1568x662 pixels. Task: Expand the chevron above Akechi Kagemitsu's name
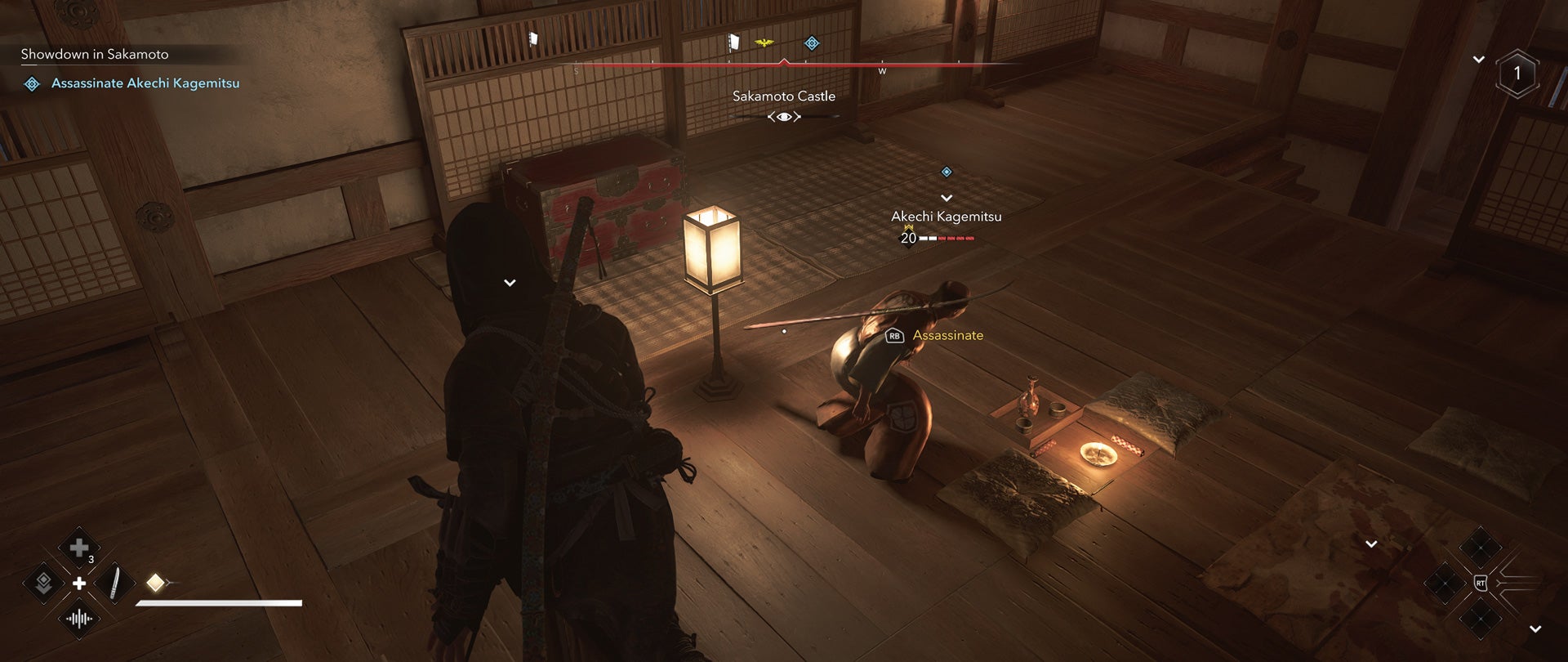(947, 197)
